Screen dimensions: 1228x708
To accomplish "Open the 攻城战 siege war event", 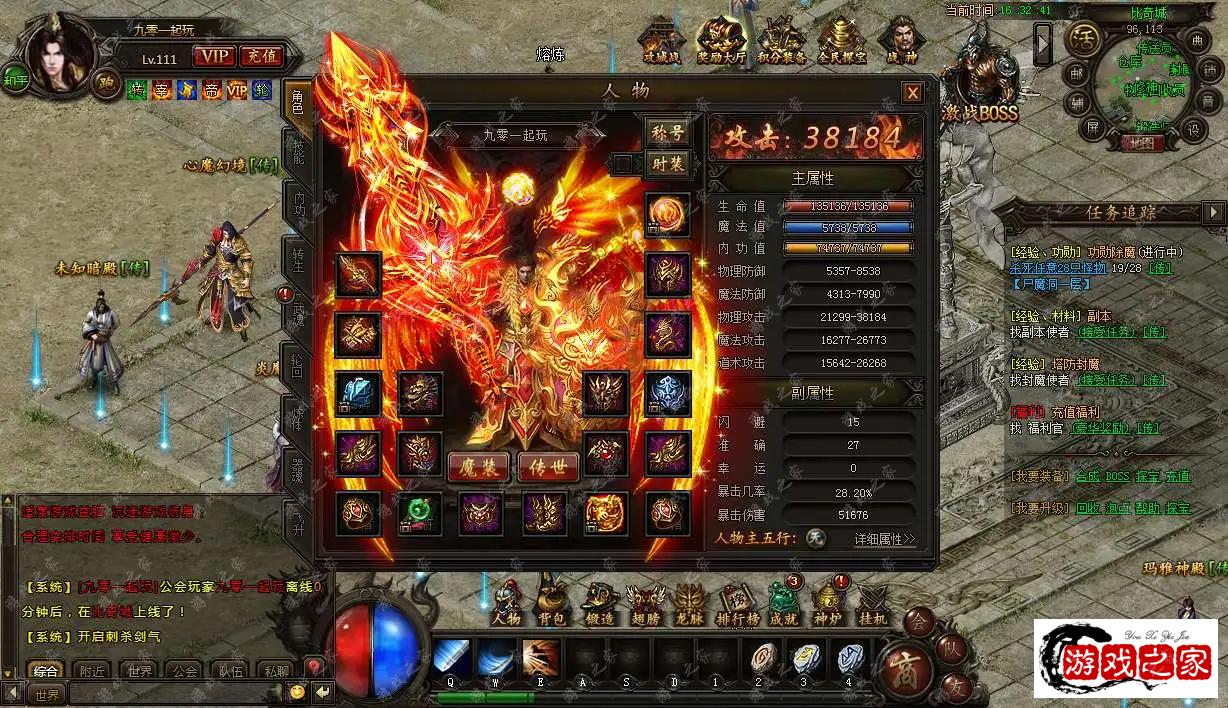I will point(660,44).
